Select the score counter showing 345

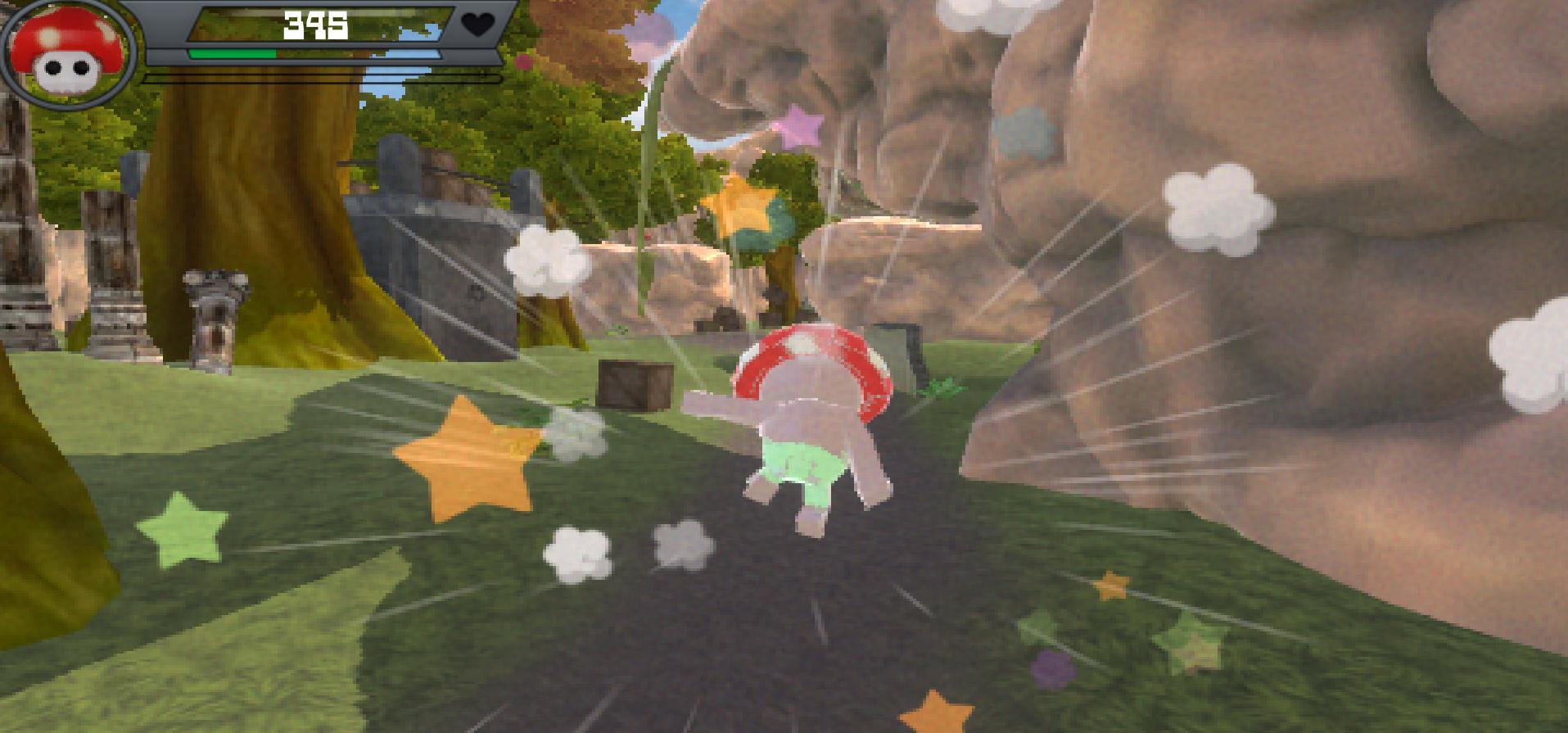[x=314, y=25]
